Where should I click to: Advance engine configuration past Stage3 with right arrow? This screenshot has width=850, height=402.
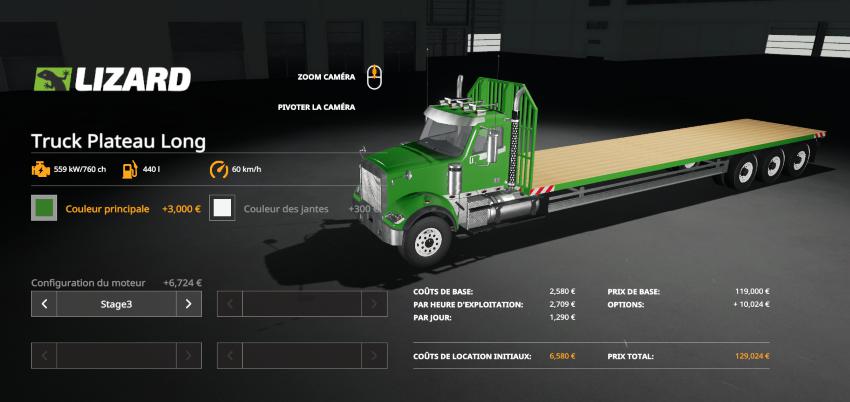coord(189,304)
